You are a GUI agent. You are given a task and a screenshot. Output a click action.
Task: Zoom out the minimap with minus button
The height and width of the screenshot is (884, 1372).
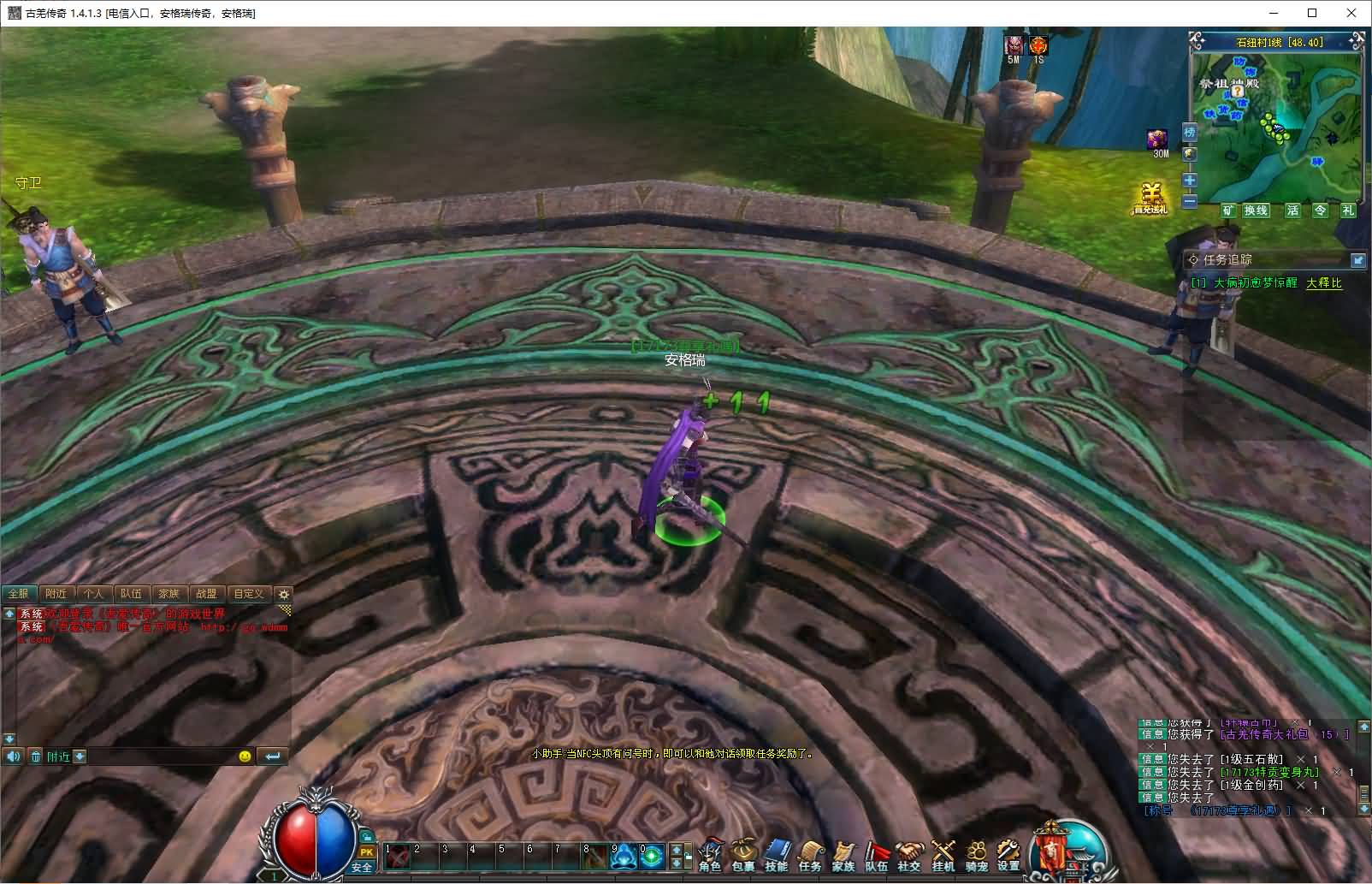tap(1189, 201)
